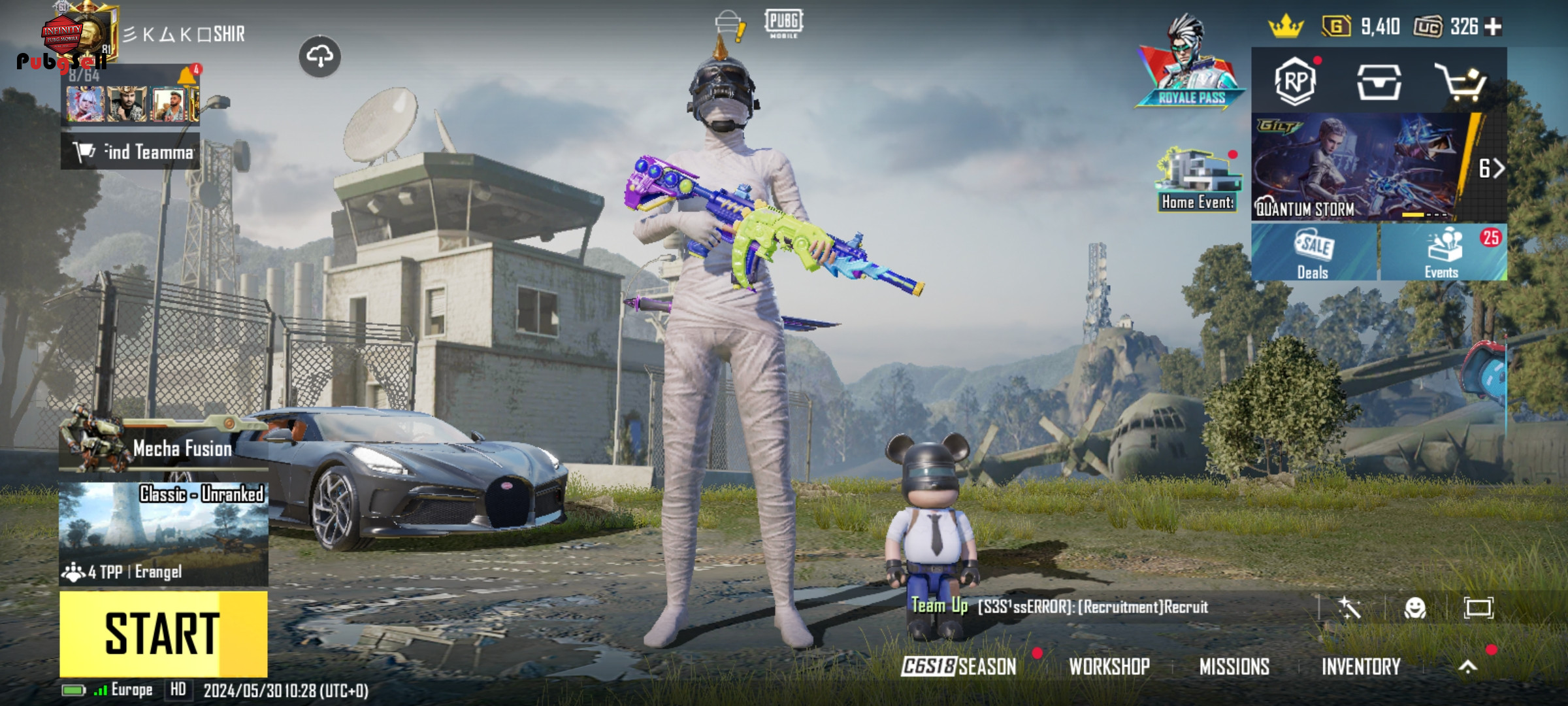Add UC with the plus button
This screenshot has width=1568, height=706.
pos(1494,27)
